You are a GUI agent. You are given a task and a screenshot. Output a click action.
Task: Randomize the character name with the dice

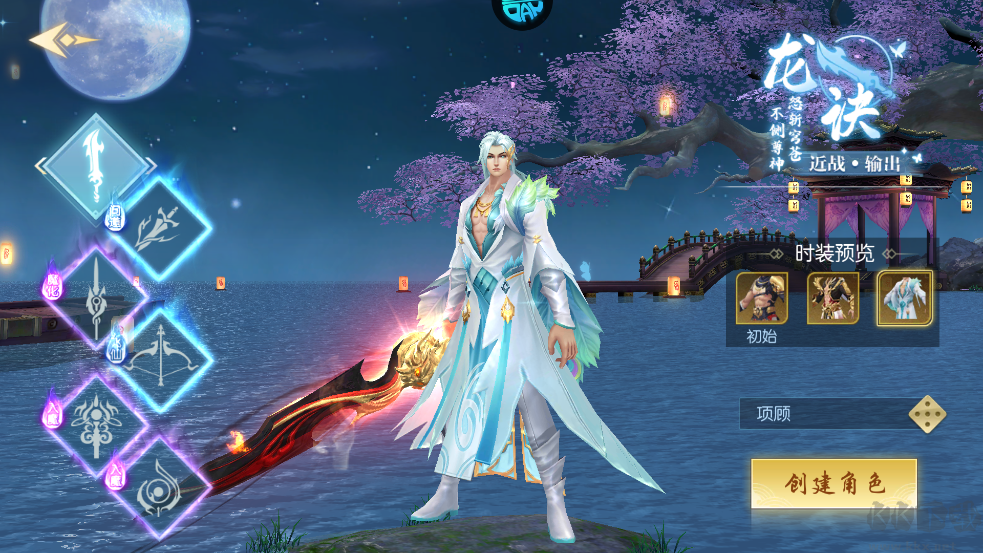click(x=927, y=413)
